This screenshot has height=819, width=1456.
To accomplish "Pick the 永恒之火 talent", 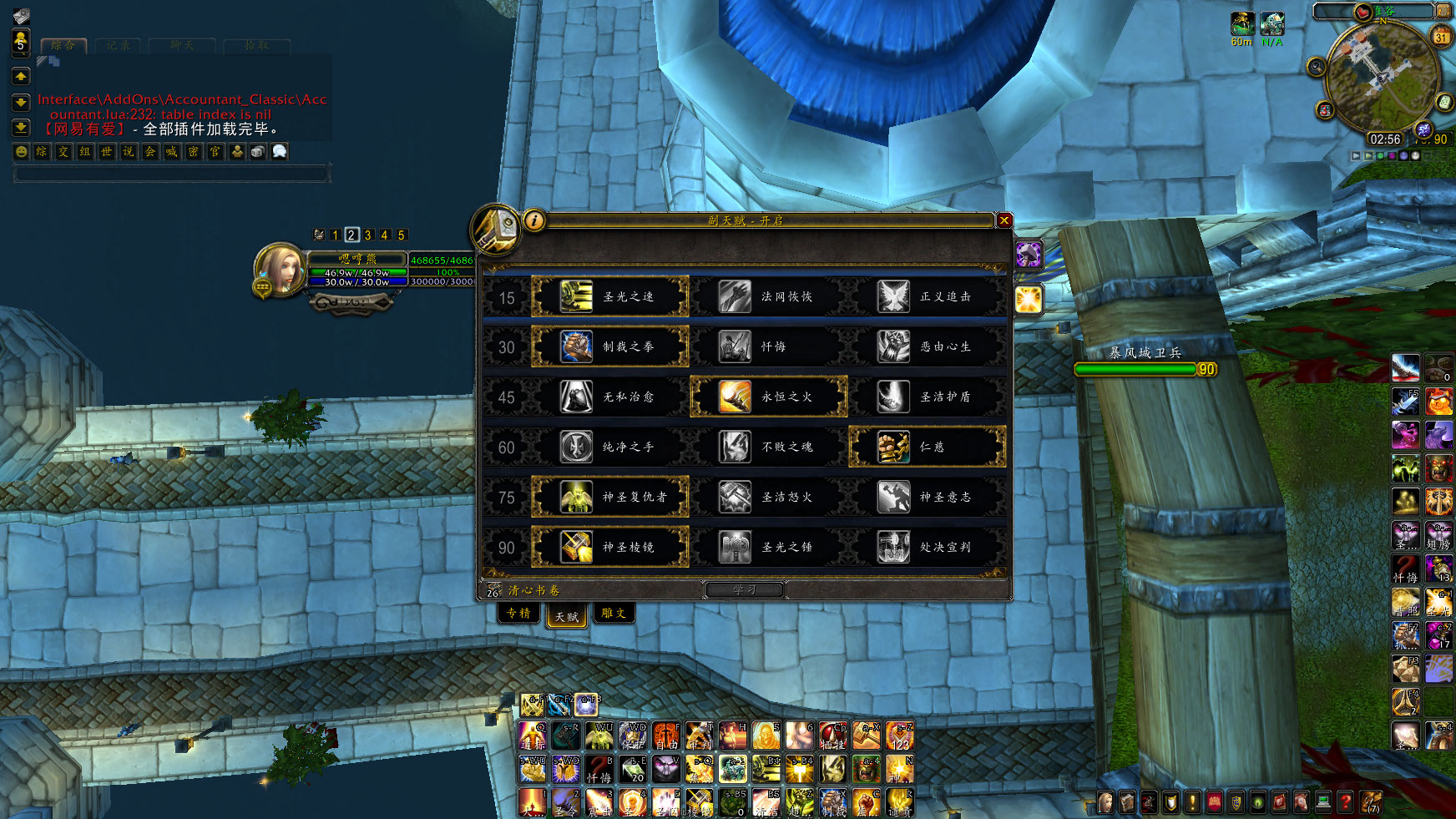I will tap(769, 397).
